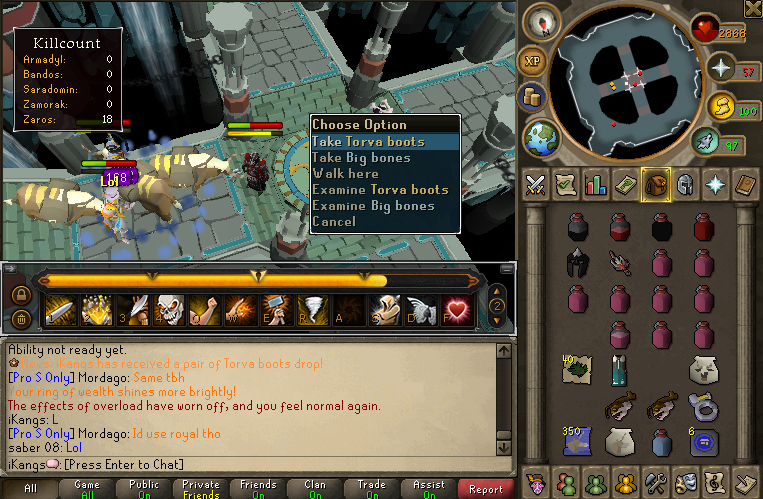Select Take Big bones in context menu
This screenshot has height=499, width=763.
click(x=360, y=158)
